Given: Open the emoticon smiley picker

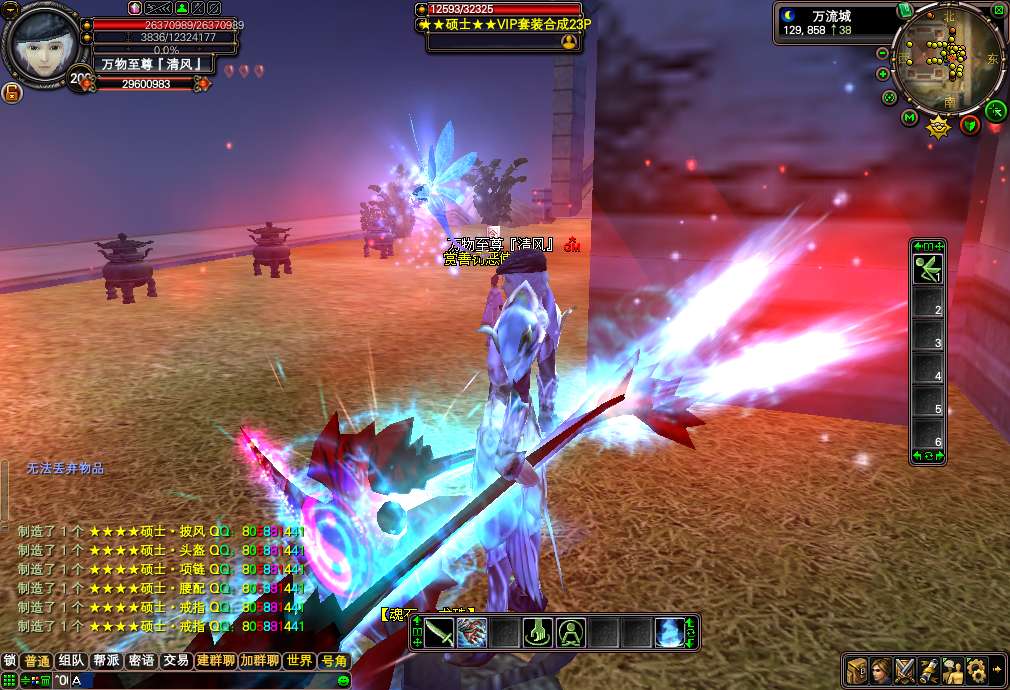Looking at the screenshot, I should [x=343, y=681].
